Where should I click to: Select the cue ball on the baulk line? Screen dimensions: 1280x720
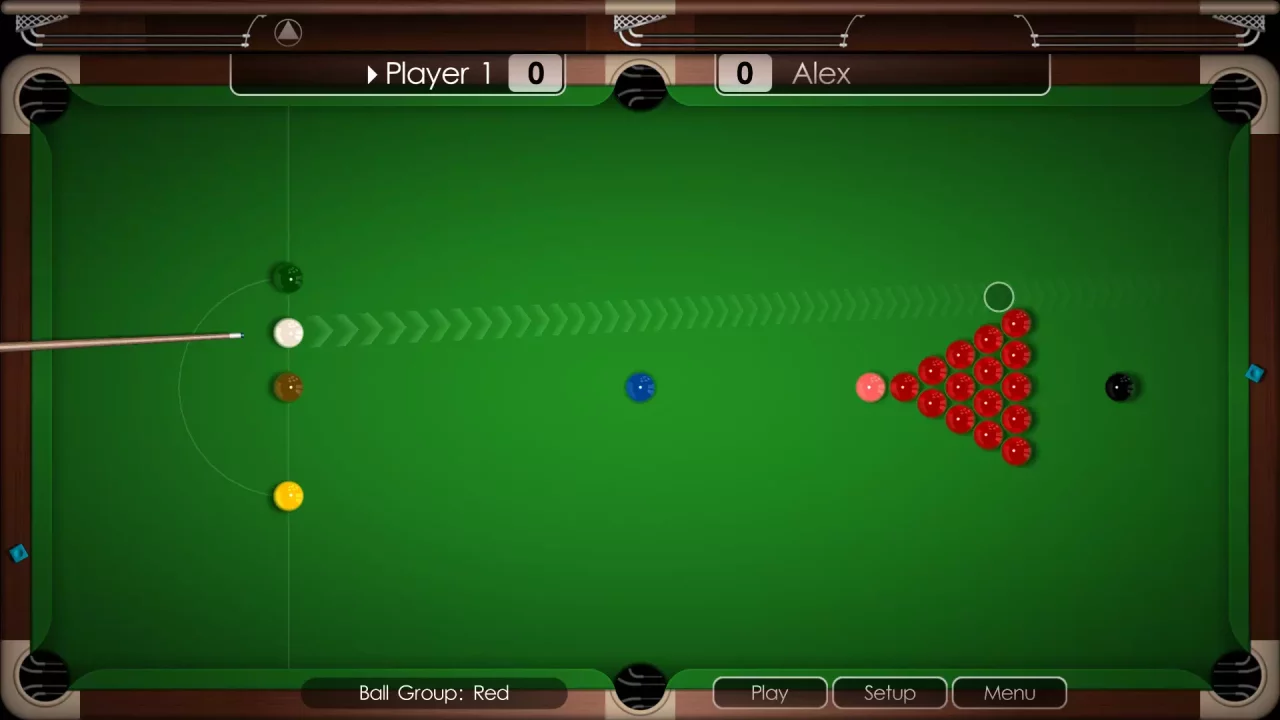tap(288, 332)
